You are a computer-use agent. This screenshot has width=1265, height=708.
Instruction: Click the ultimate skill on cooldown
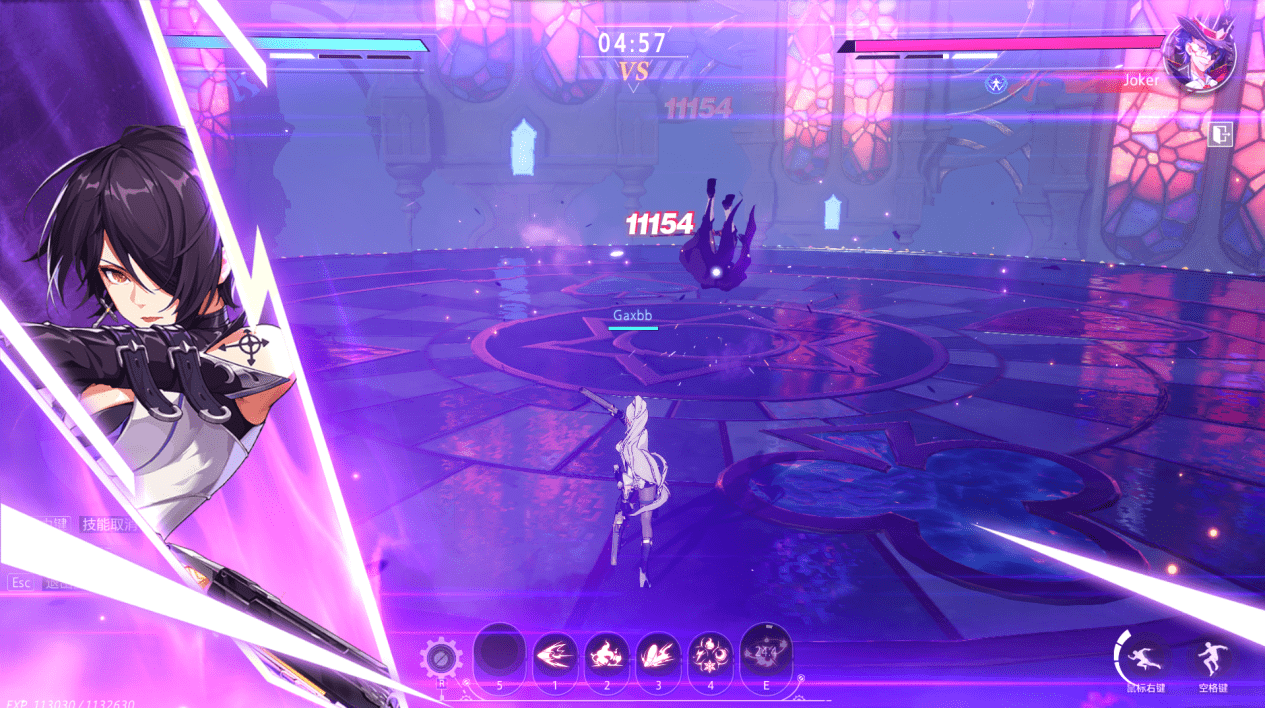pos(766,652)
